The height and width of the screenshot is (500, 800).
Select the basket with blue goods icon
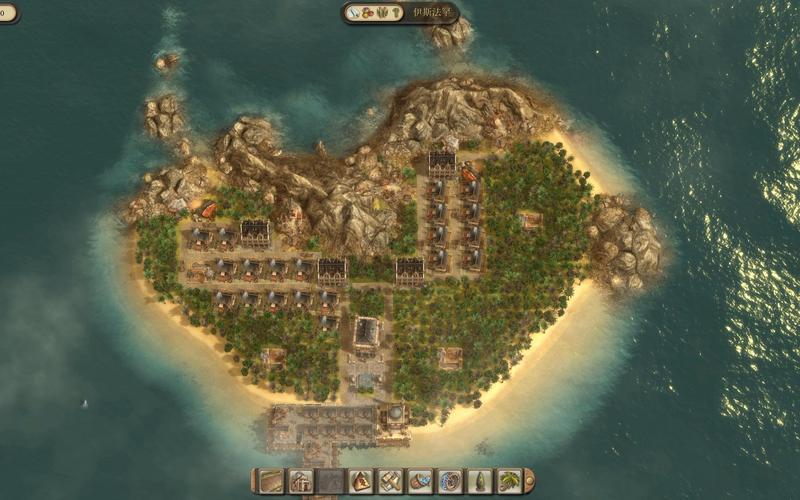point(420,481)
